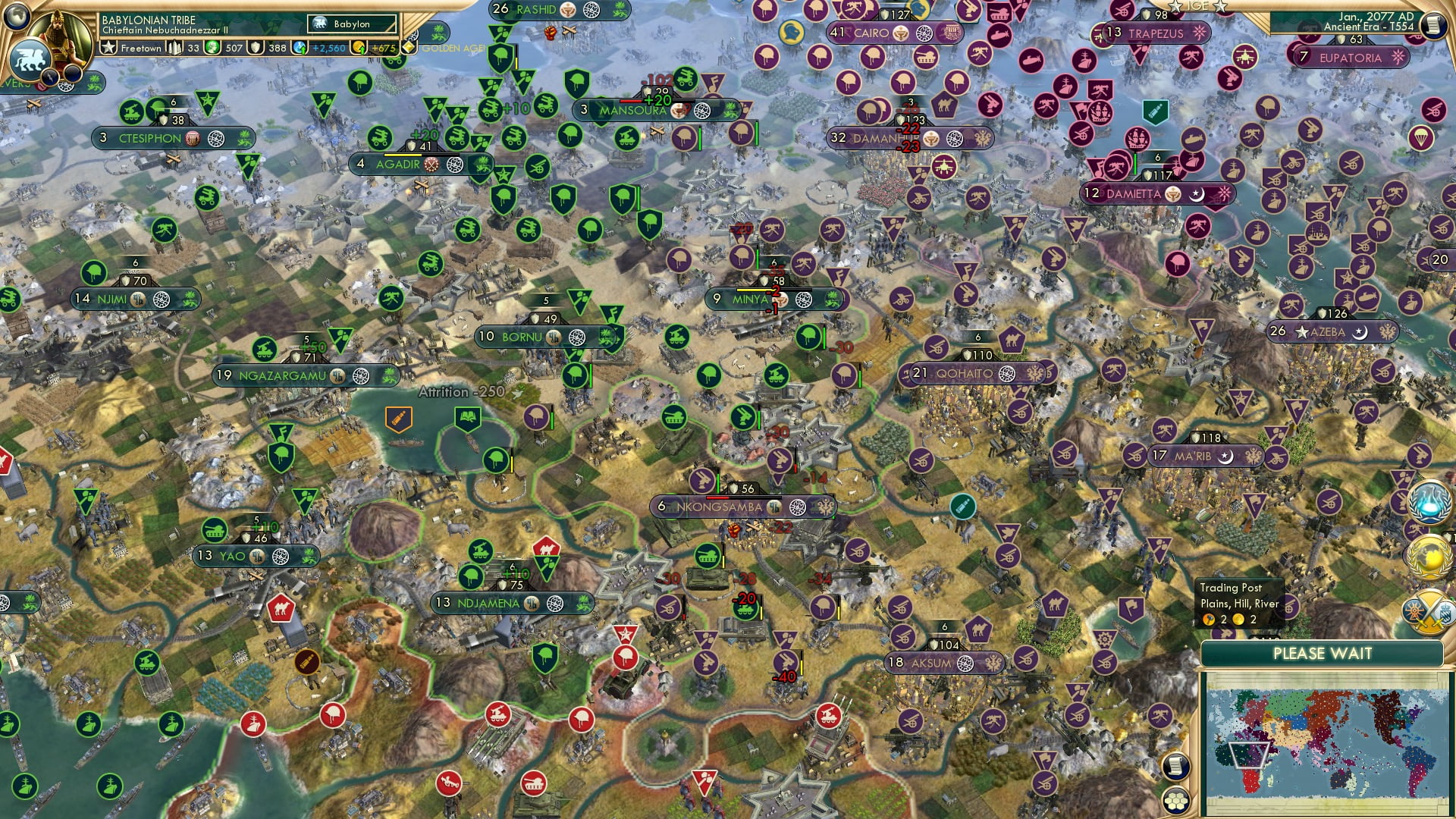Screen dimensions: 1456x819
Task: Click the Golden Age diamond icon
Action: coord(409,47)
